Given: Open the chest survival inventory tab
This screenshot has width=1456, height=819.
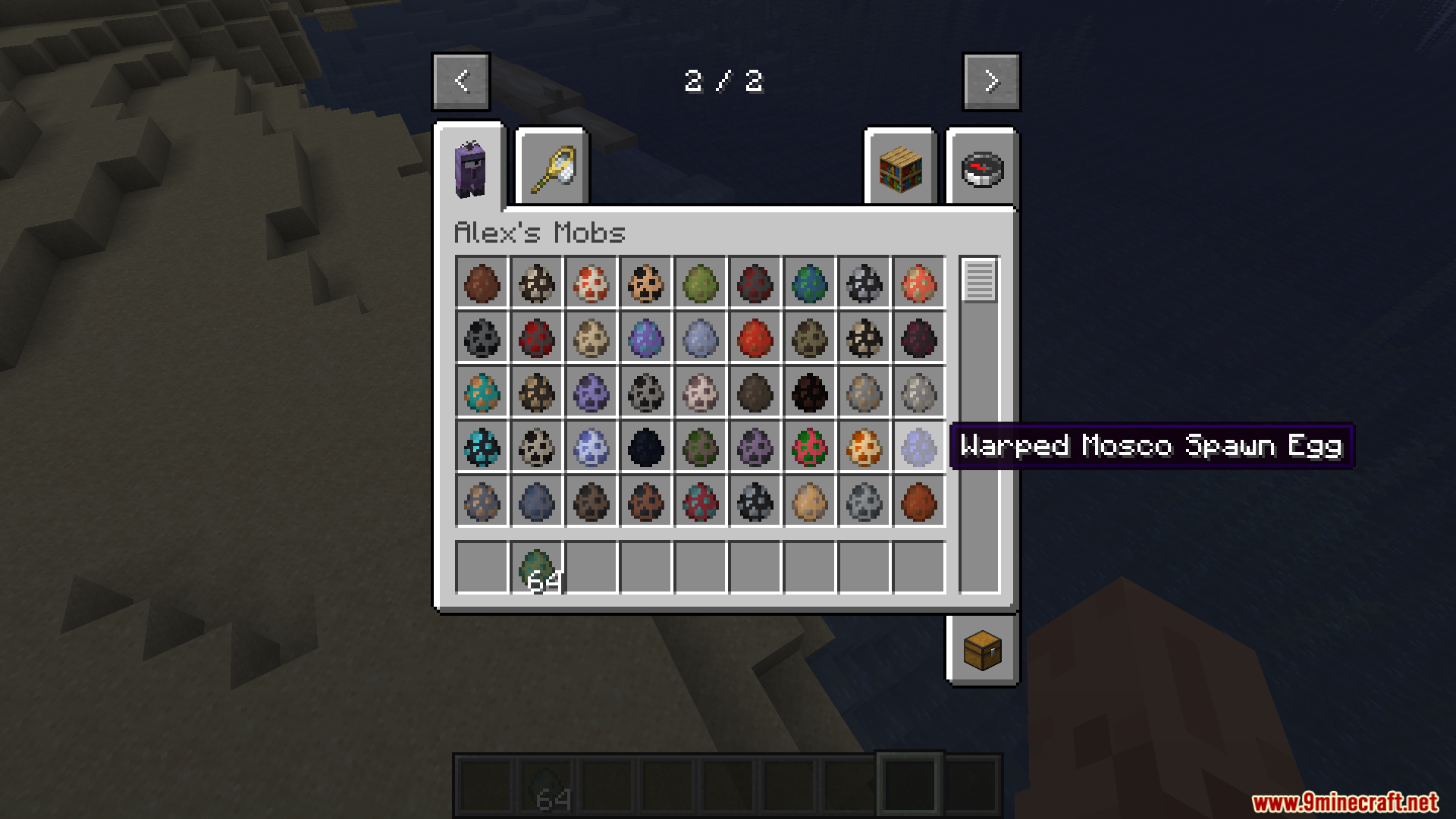Looking at the screenshot, I should coord(982,651).
